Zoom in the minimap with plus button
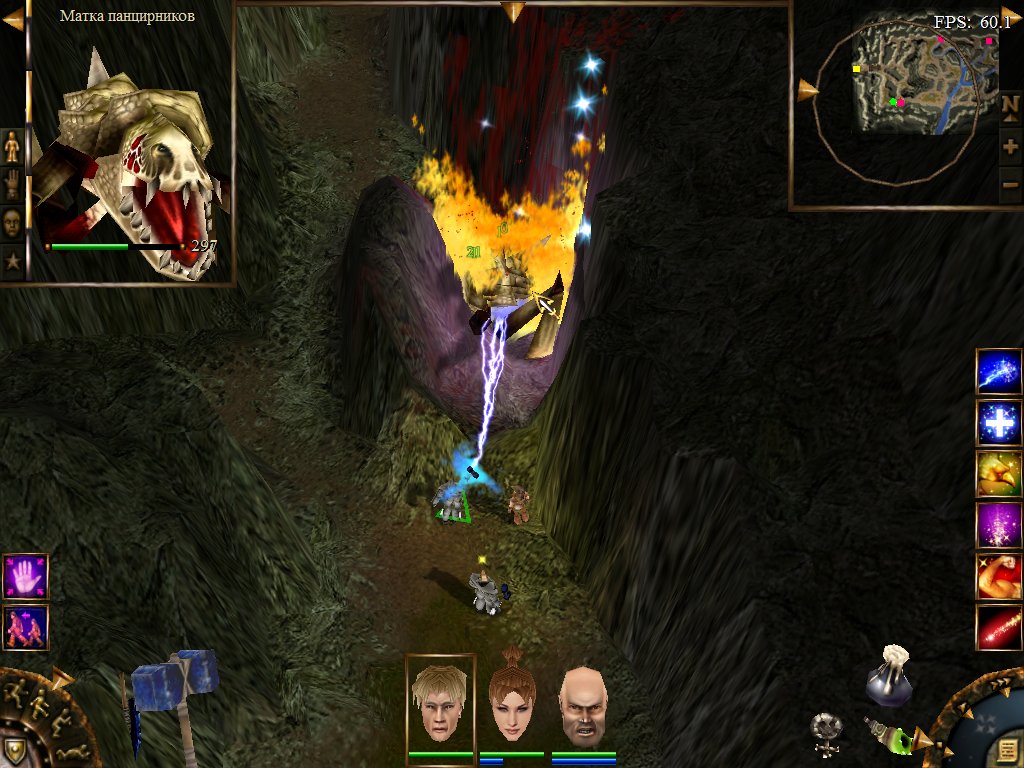Screen dimensions: 1024x768 [x=1010, y=146]
